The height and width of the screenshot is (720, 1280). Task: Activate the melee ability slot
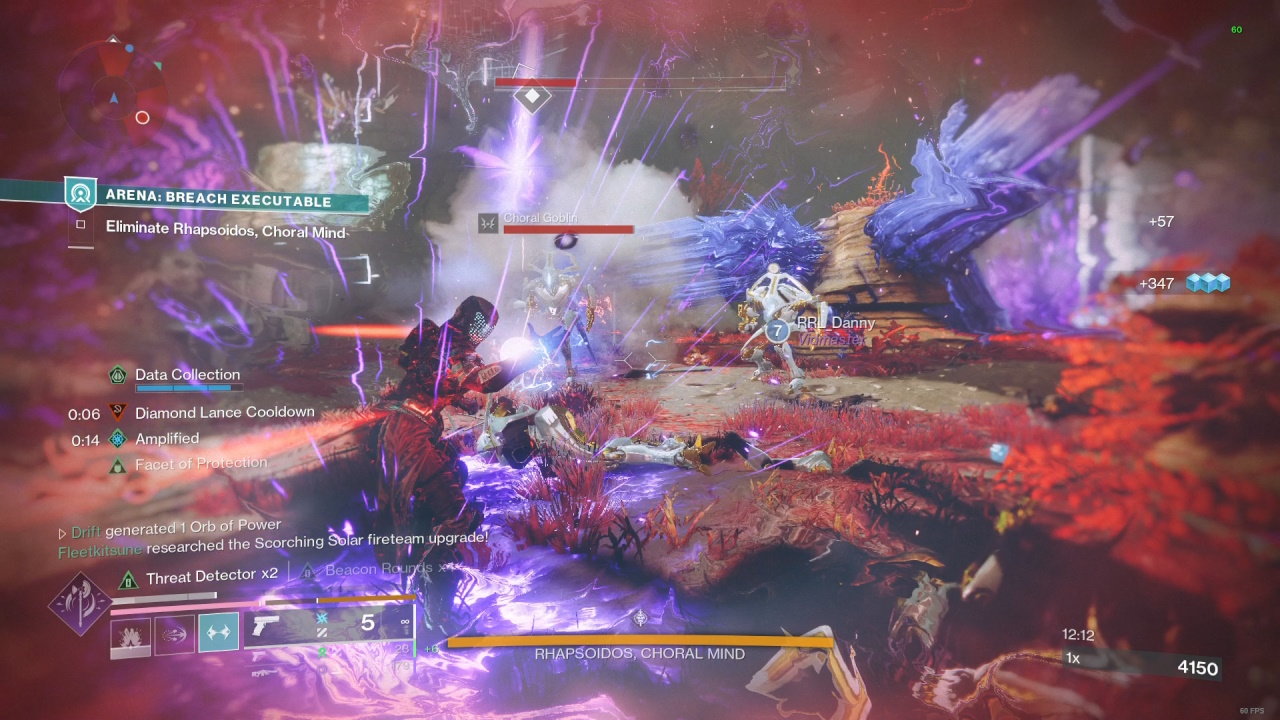tap(174, 634)
